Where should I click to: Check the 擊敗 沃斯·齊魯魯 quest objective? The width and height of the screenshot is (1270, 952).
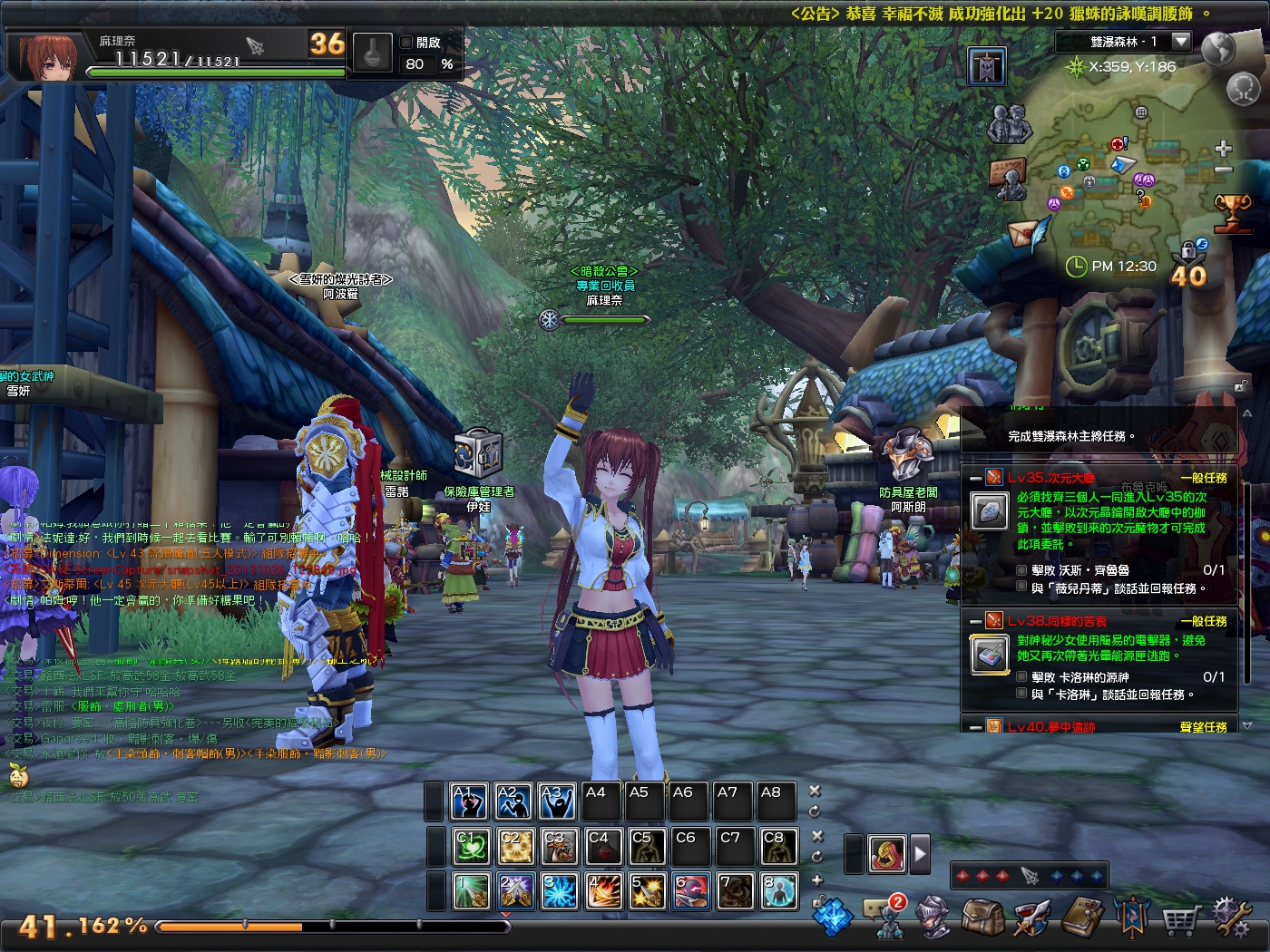[x=1021, y=571]
